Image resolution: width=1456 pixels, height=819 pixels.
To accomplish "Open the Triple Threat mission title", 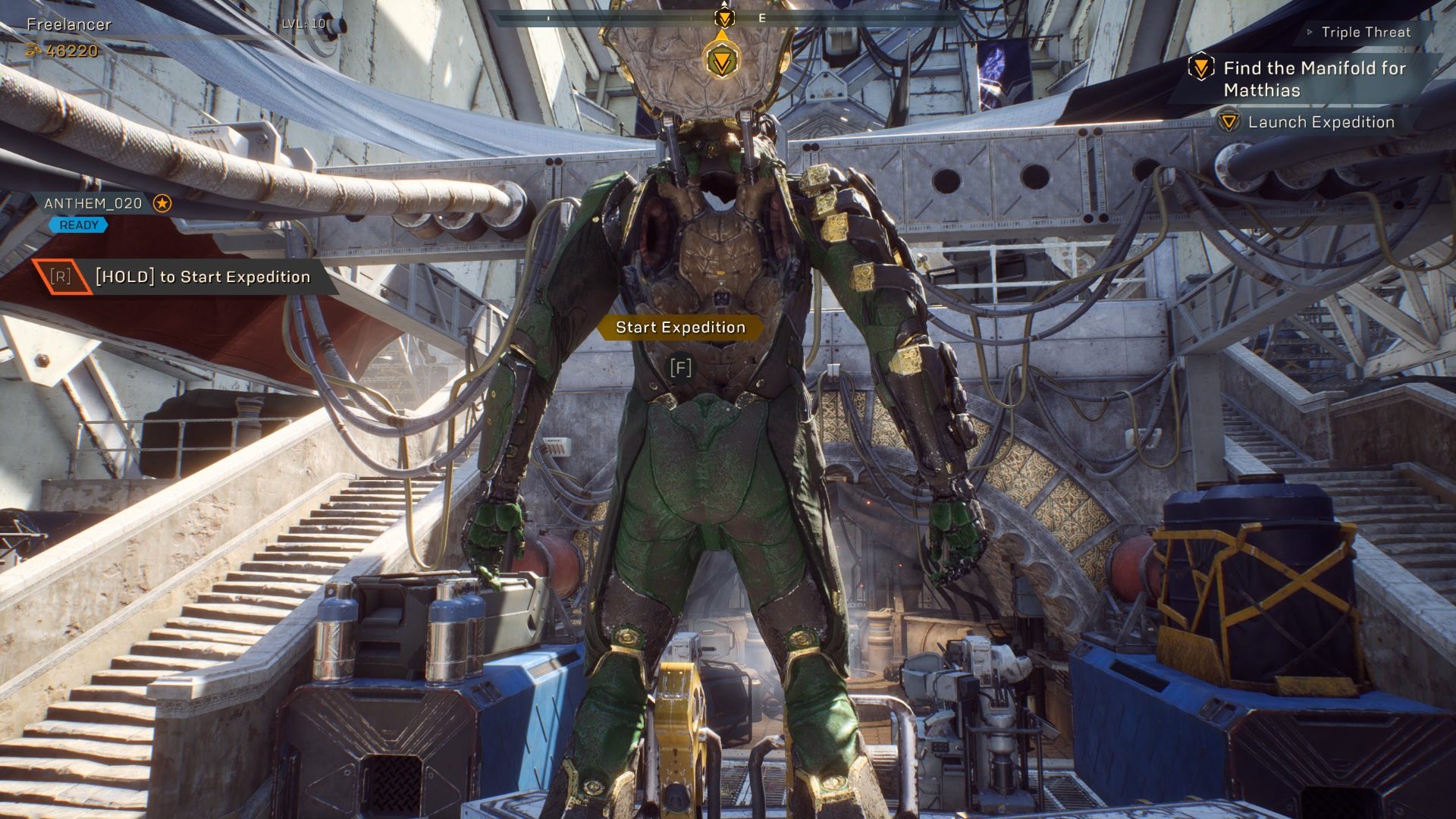I will coord(1365,33).
